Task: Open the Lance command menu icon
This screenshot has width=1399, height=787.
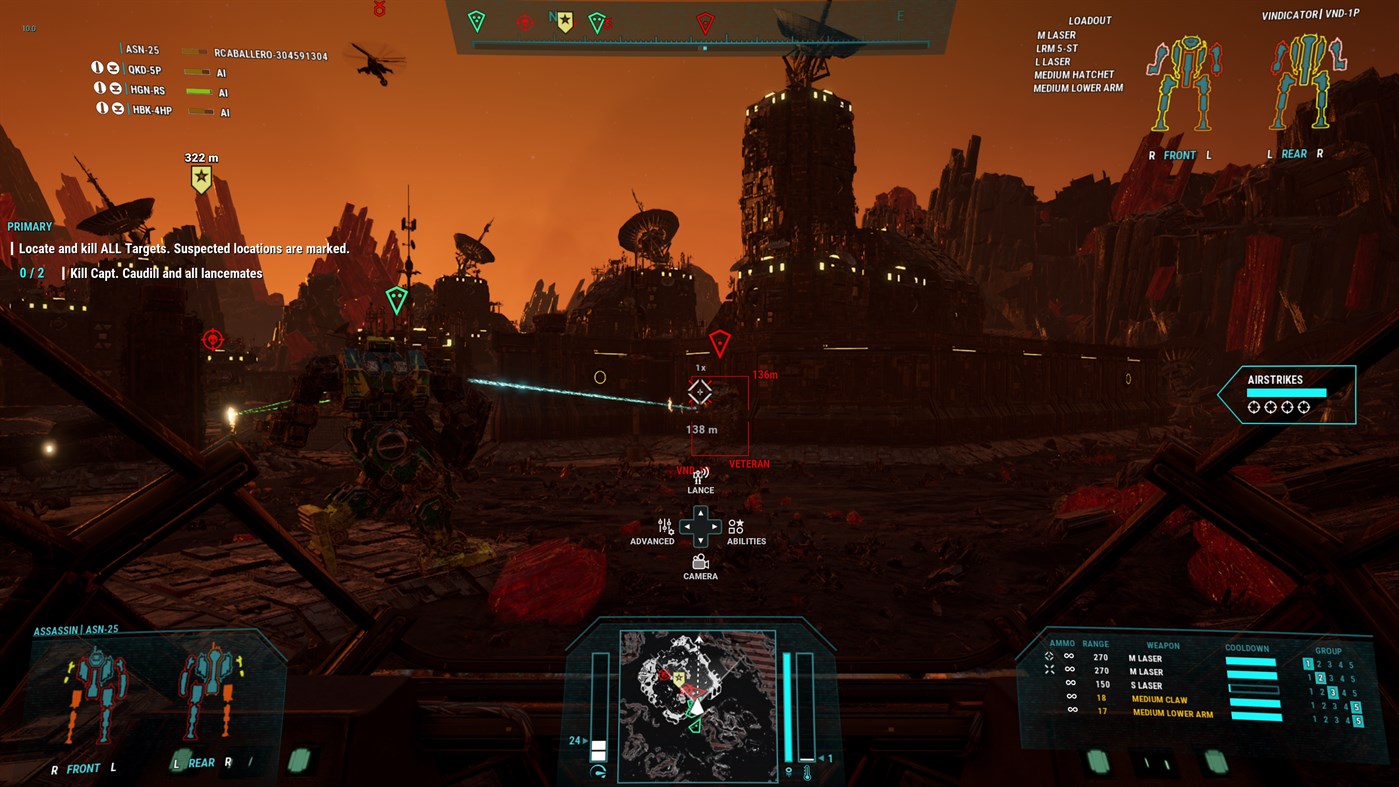Action: pos(700,478)
